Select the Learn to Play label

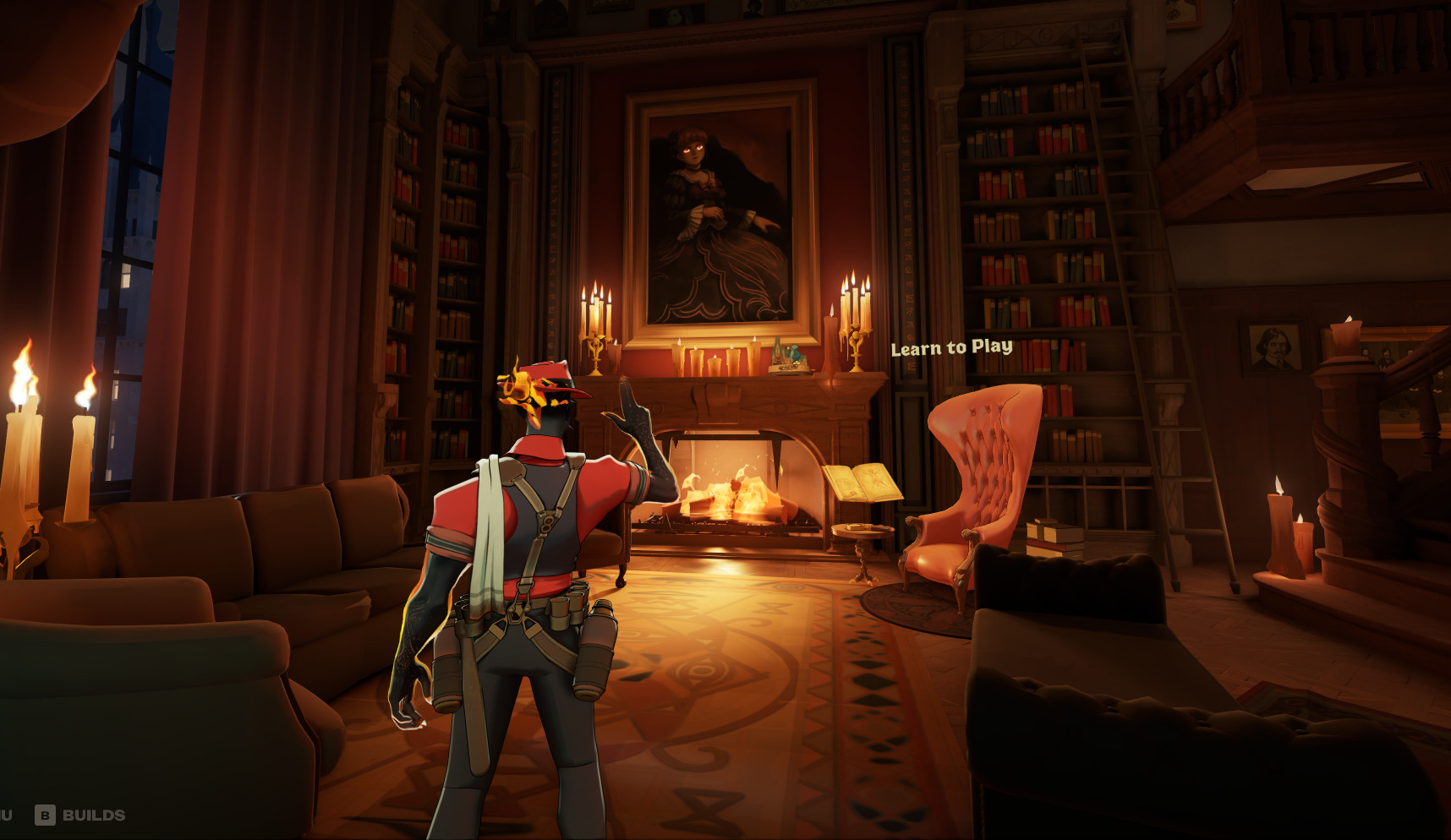pyautogui.click(x=951, y=347)
